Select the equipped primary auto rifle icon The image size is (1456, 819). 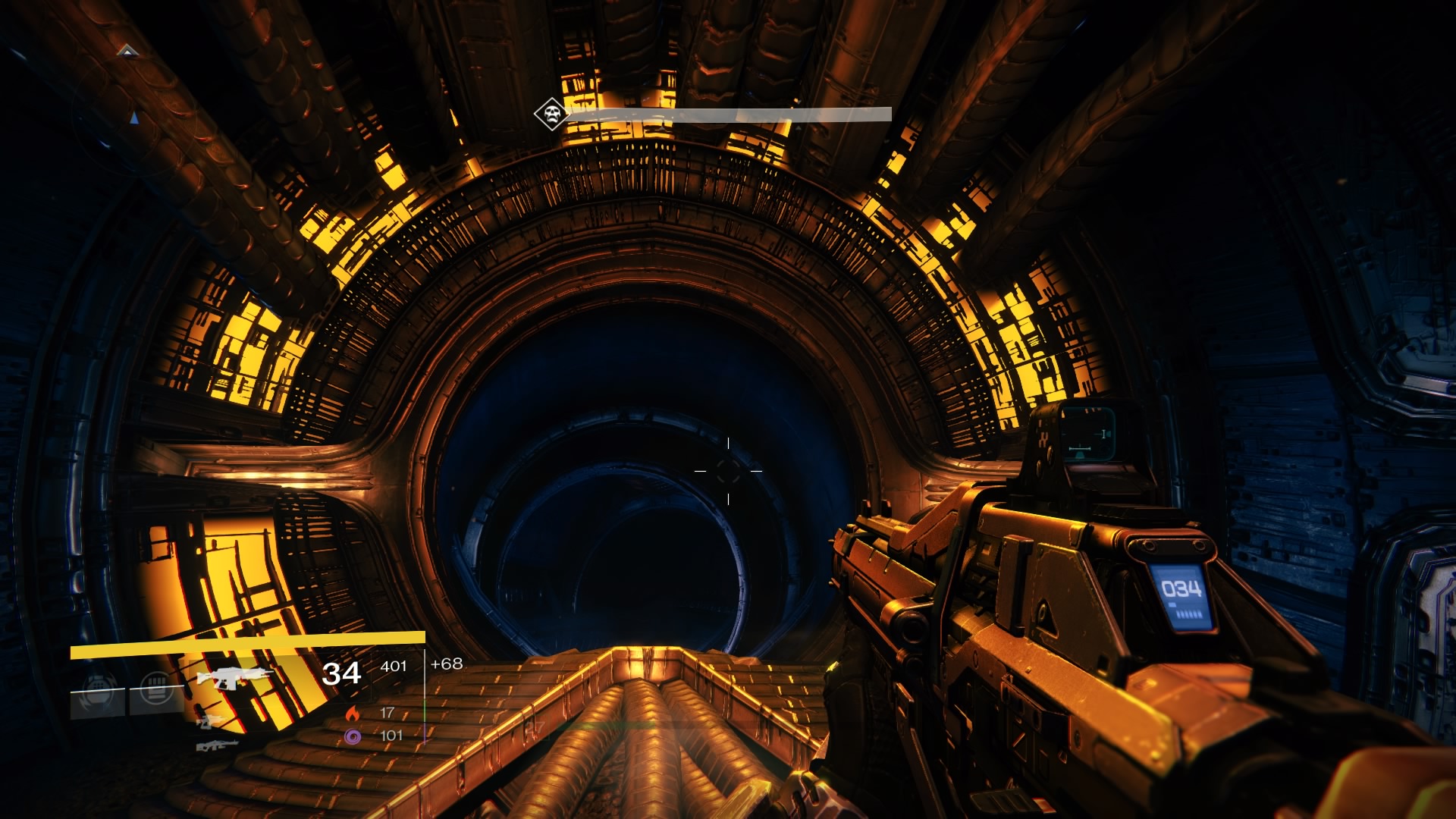click(x=229, y=676)
